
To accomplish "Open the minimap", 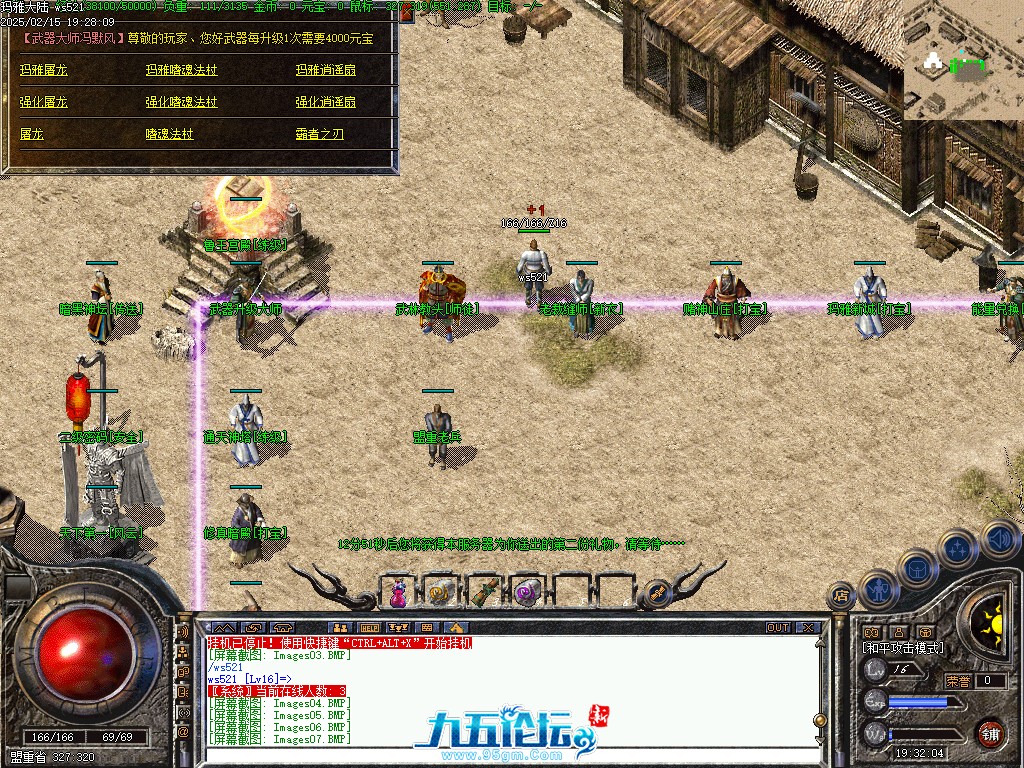I will [x=963, y=60].
